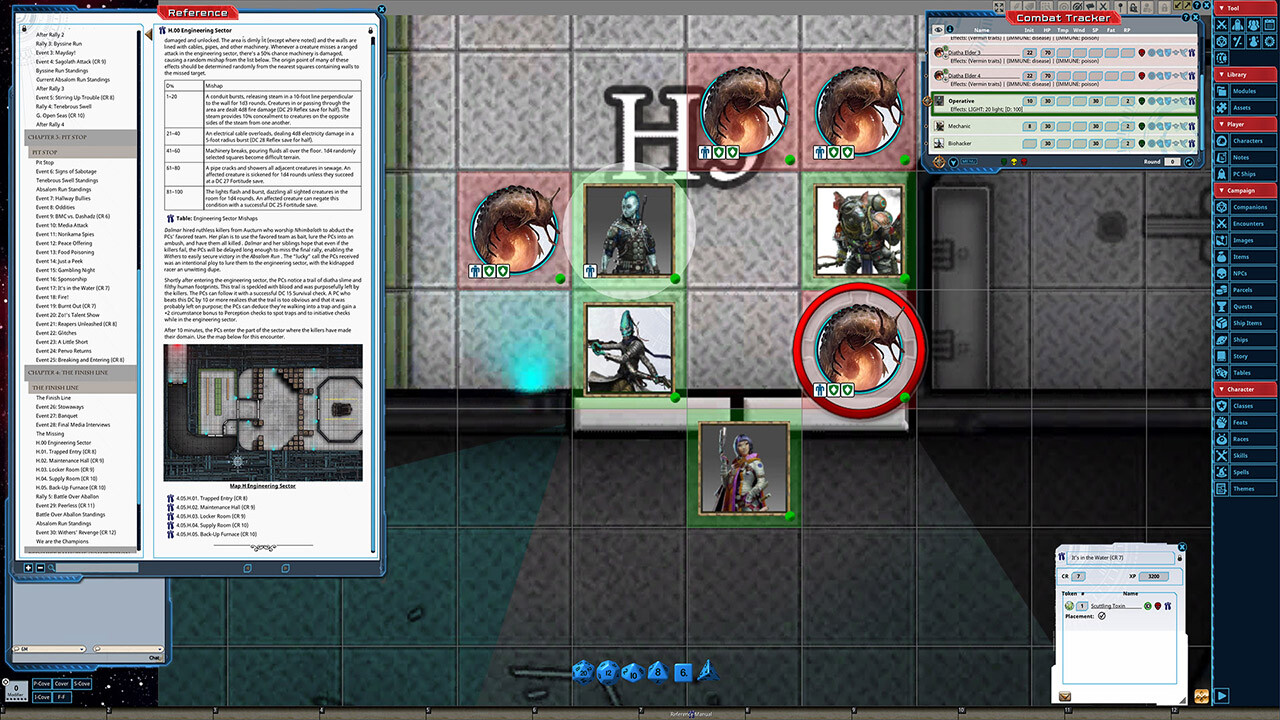Open the Modules library

click(x=1246, y=91)
